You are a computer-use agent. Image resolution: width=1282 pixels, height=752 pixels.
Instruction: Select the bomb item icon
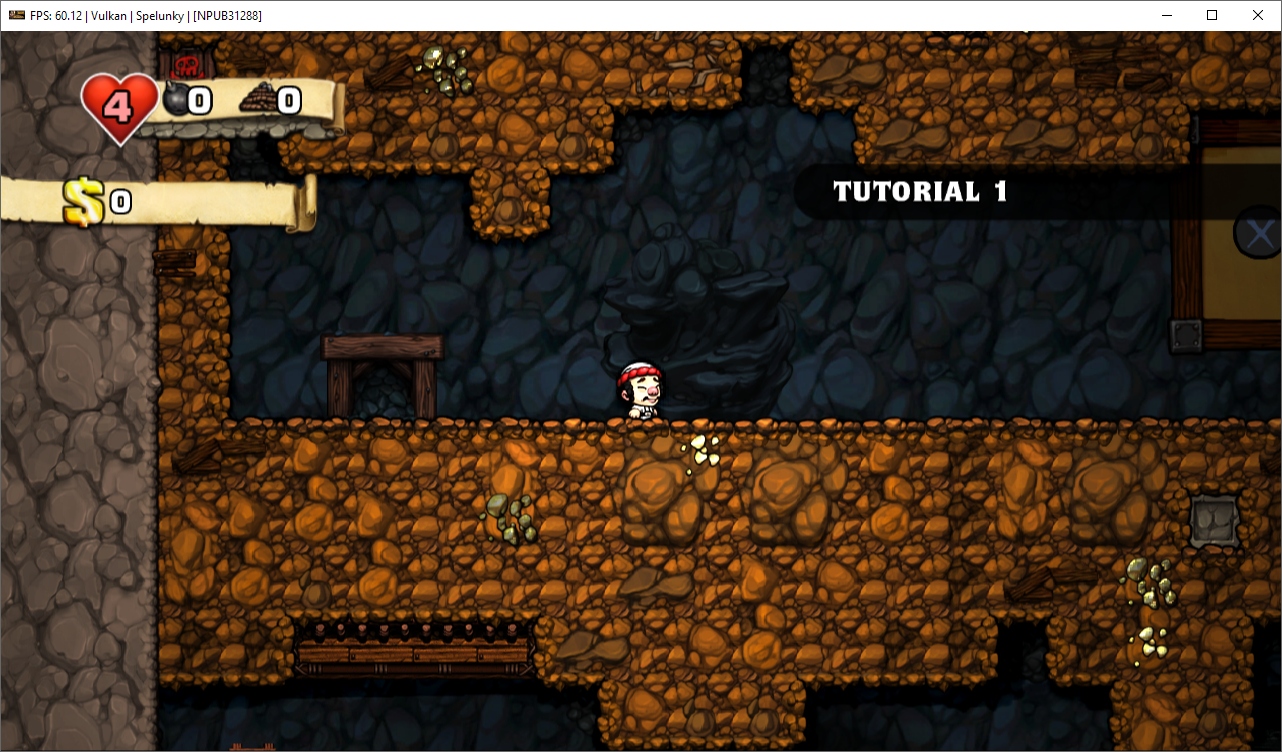pos(176,100)
